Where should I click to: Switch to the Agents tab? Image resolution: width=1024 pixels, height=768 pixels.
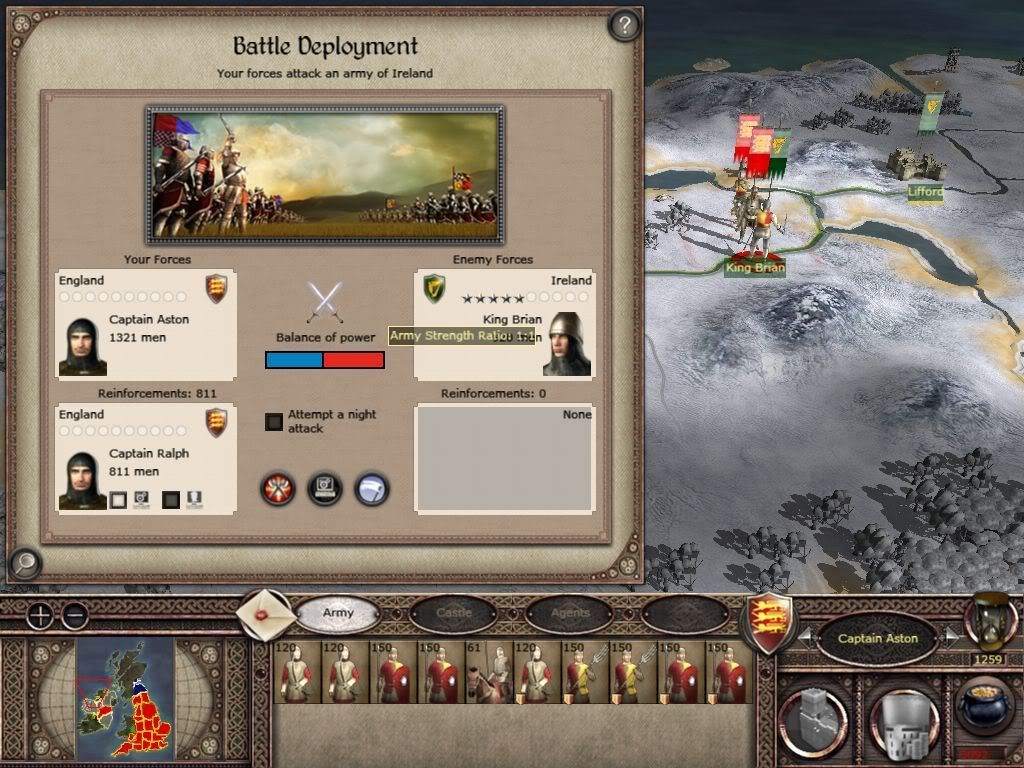click(570, 612)
